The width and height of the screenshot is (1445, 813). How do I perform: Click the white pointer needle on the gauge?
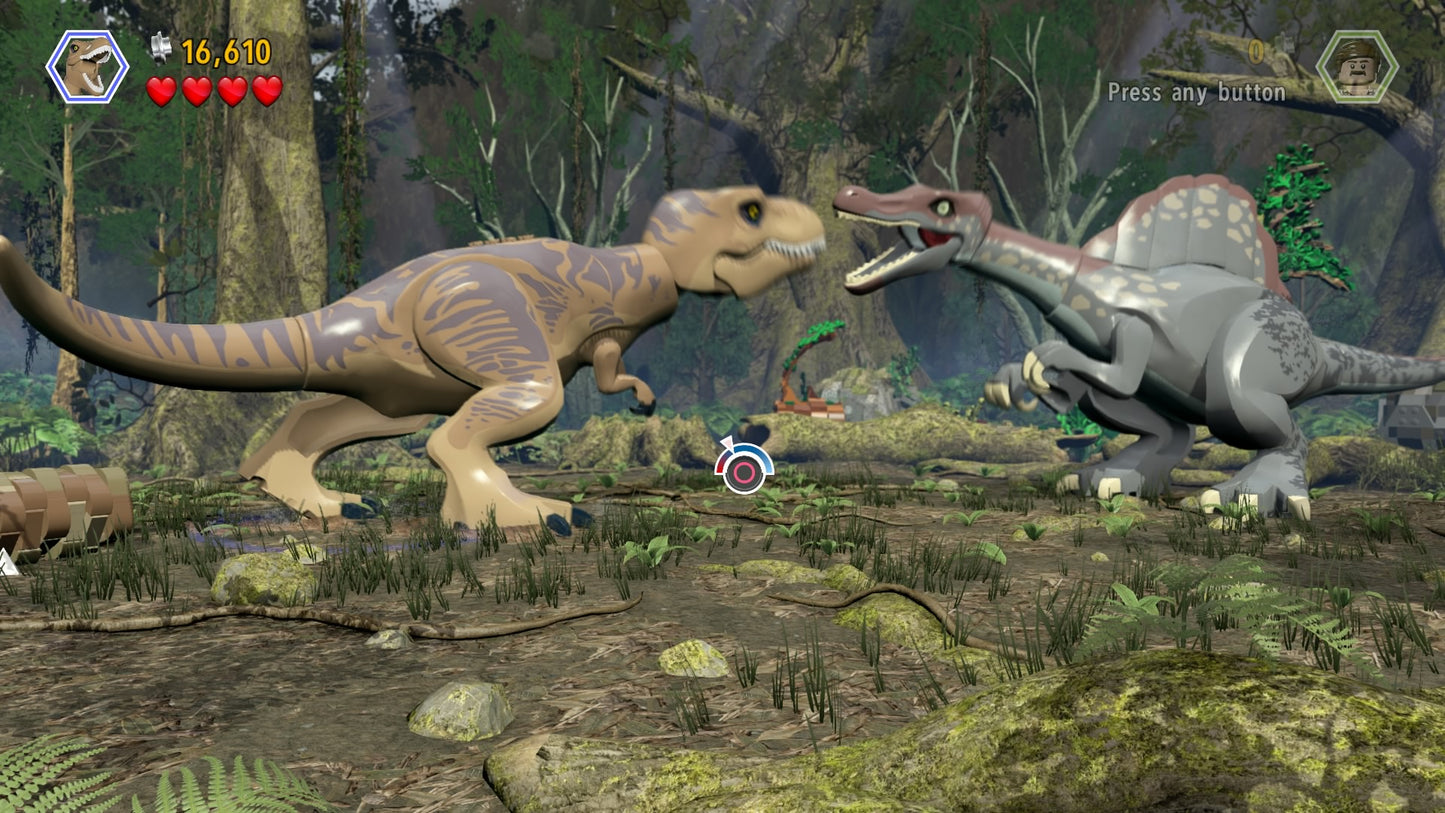[x=728, y=444]
